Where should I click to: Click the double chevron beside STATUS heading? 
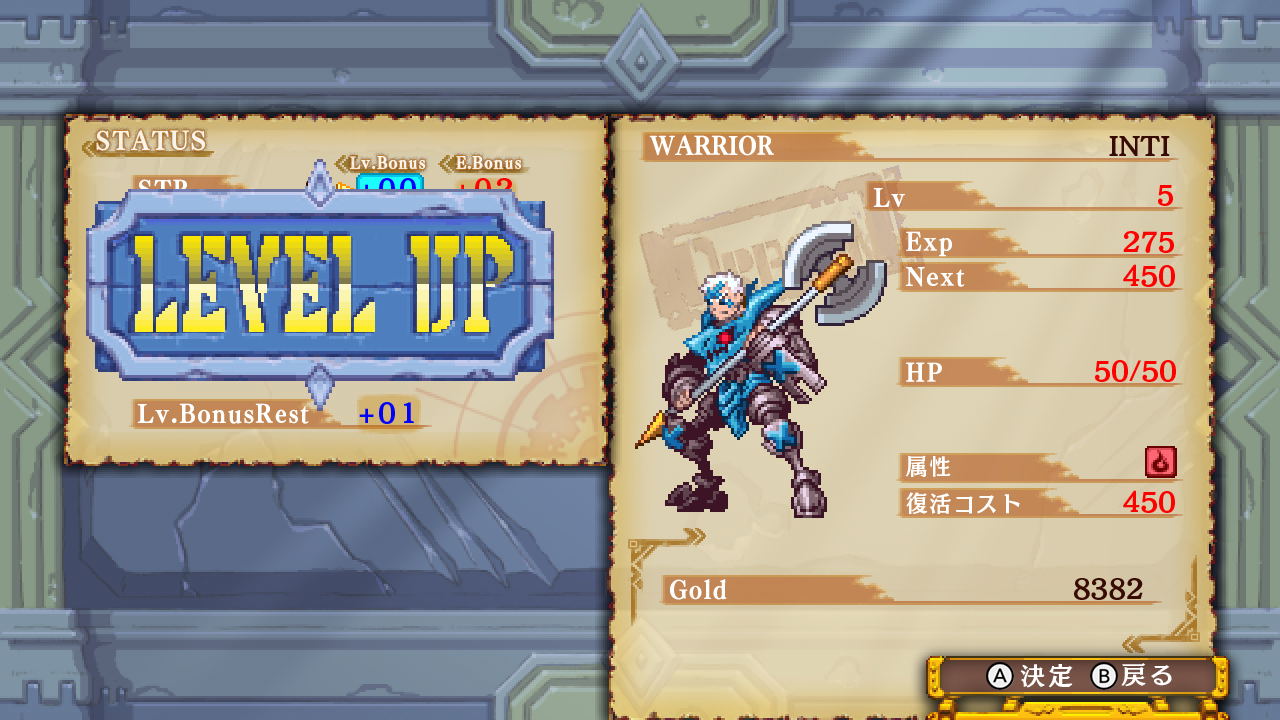tap(88, 146)
